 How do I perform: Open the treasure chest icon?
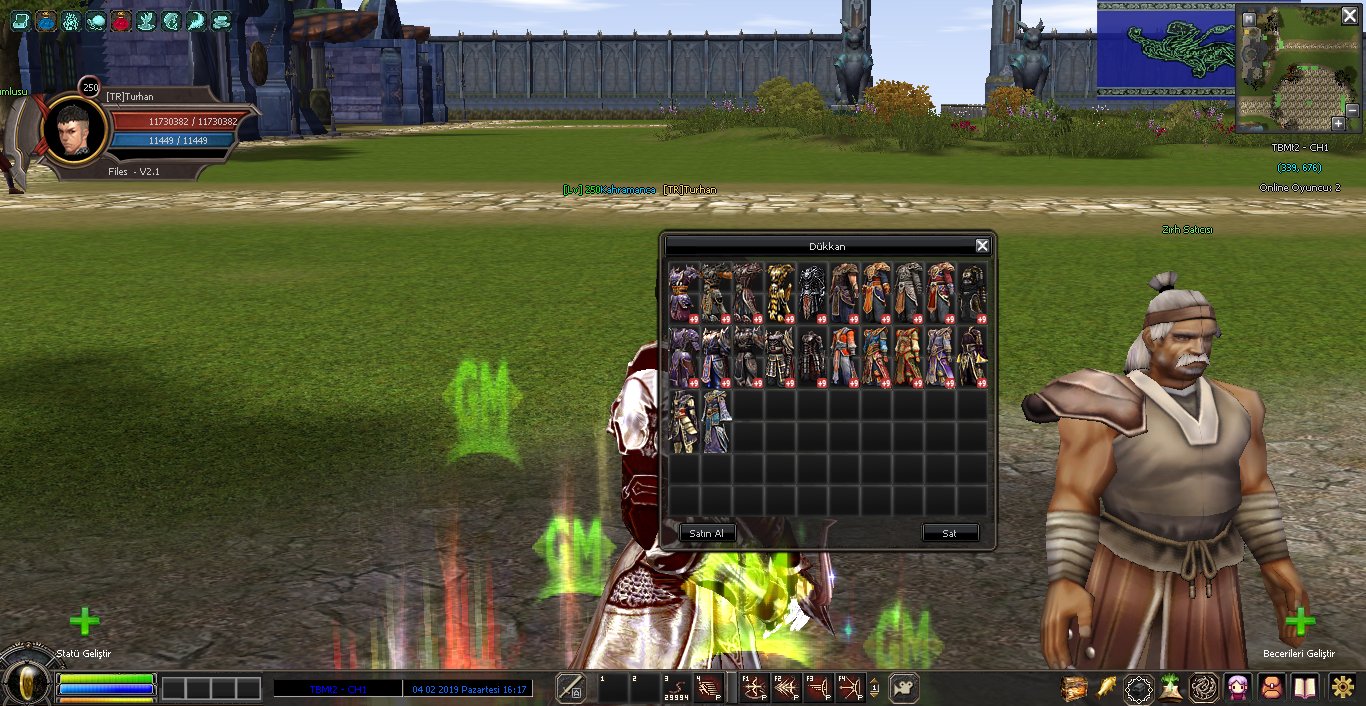click(x=1074, y=688)
